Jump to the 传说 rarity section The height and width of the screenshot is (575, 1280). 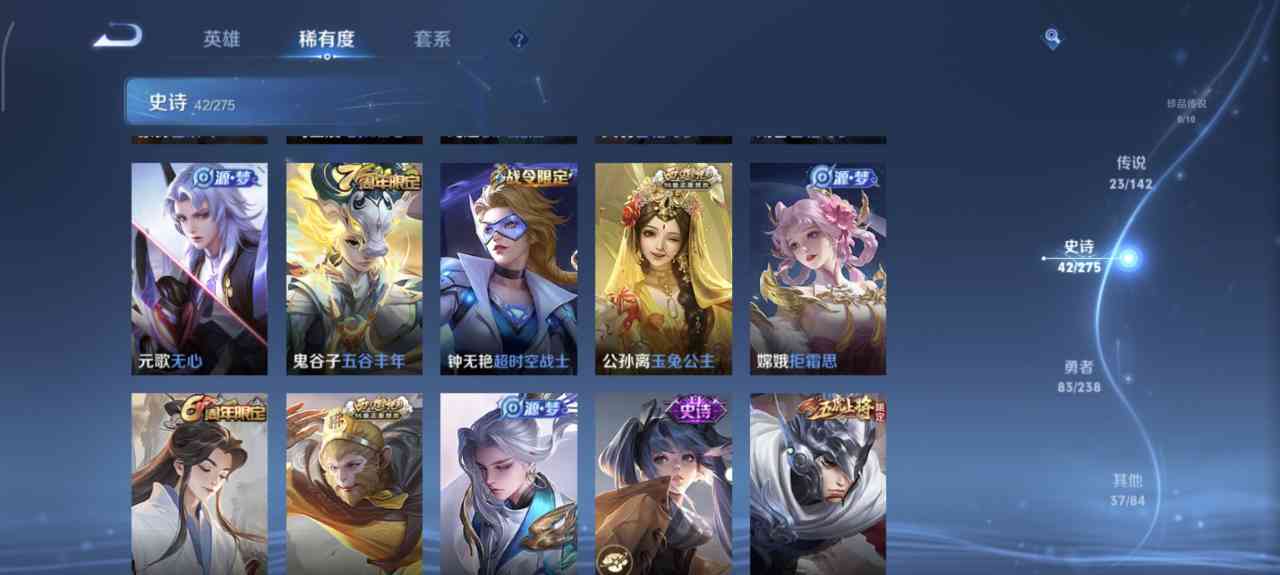tap(1131, 171)
